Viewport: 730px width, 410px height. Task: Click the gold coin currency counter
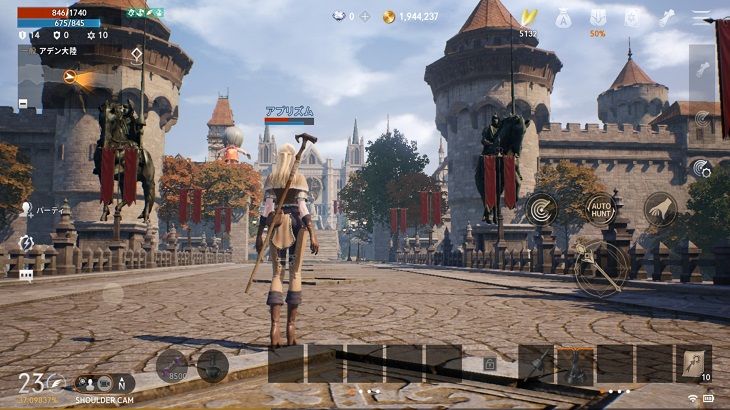click(410, 17)
